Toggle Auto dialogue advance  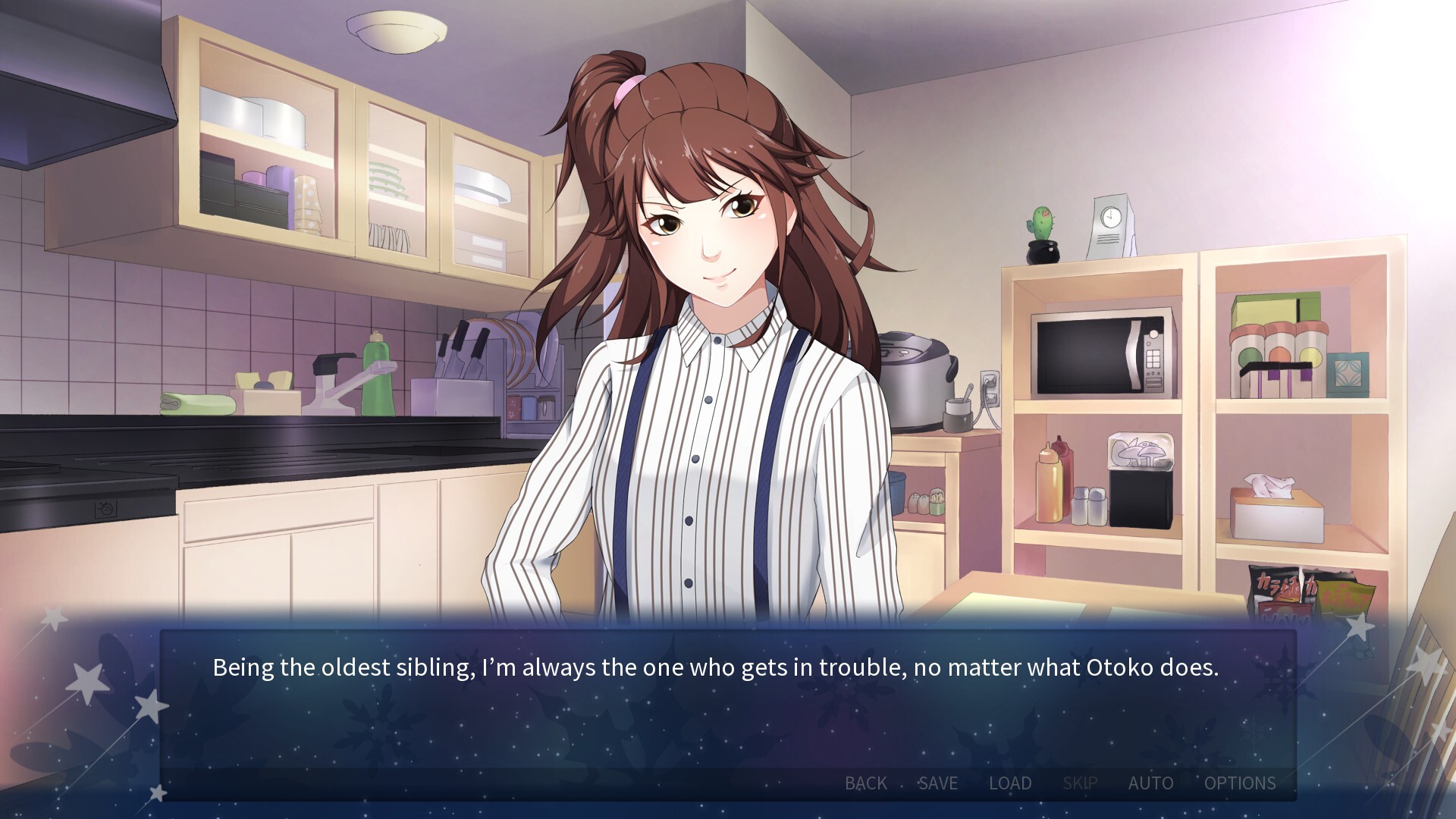[x=1150, y=783]
